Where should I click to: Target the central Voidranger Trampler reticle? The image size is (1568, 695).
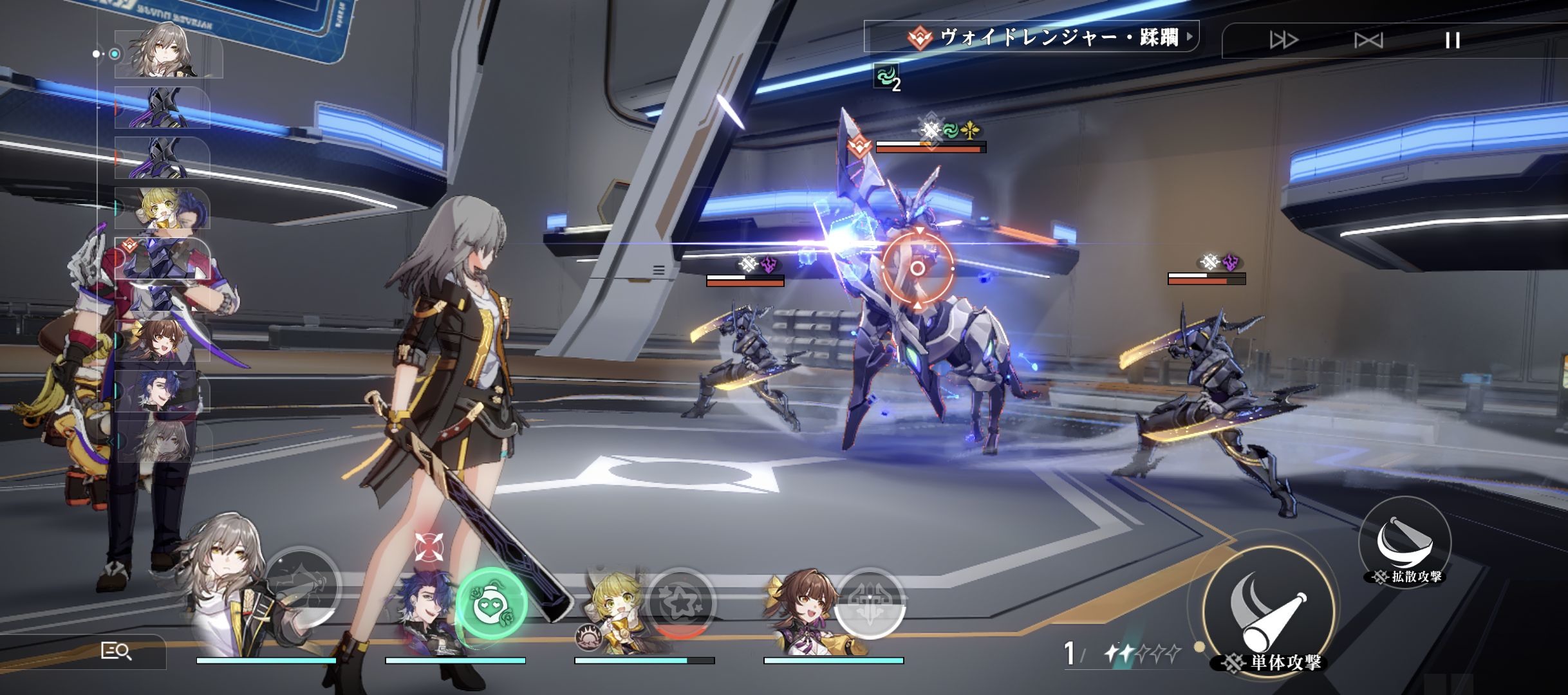pos(917,268)
